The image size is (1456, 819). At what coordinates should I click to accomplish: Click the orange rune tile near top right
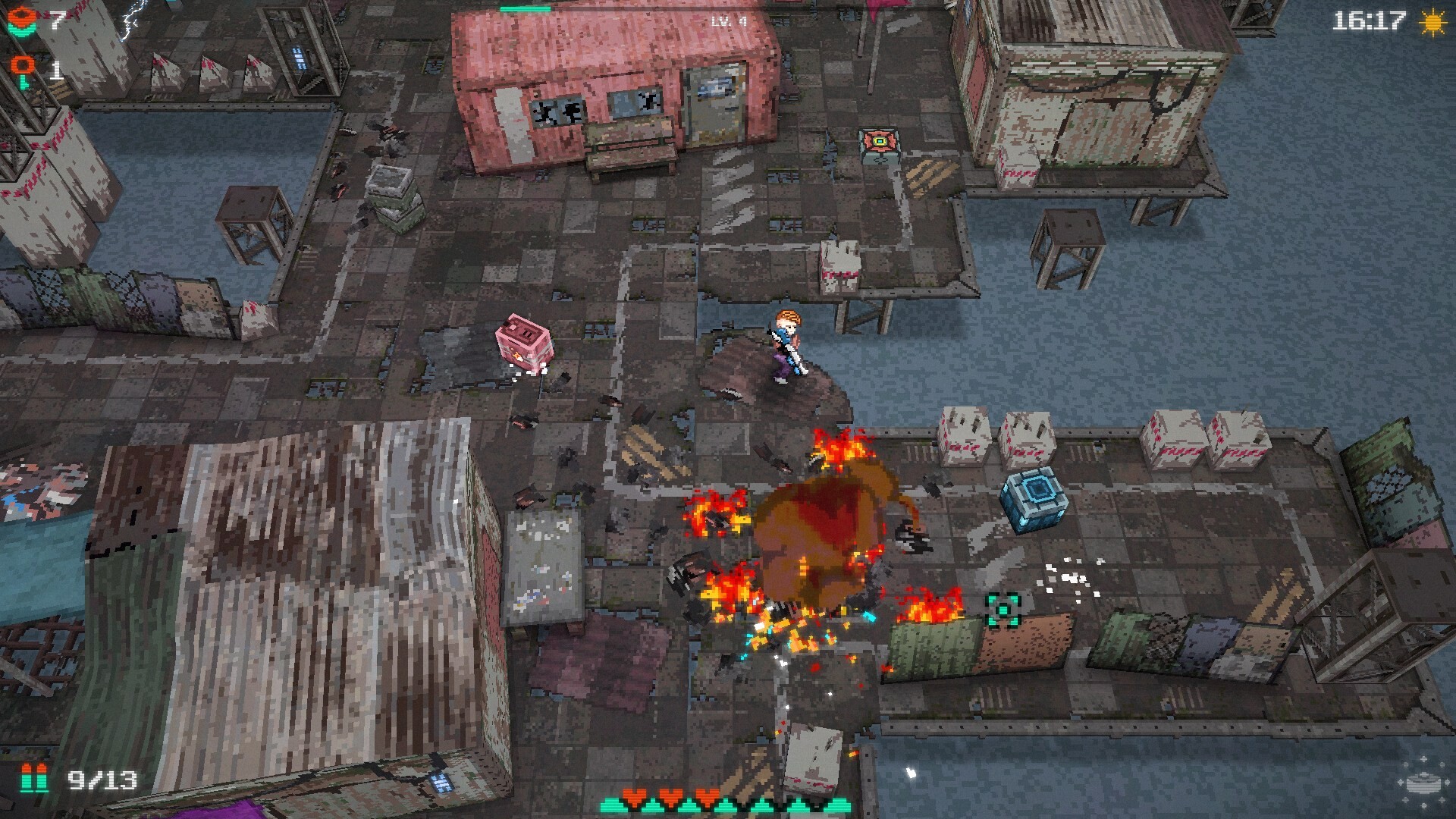[879, 140]
